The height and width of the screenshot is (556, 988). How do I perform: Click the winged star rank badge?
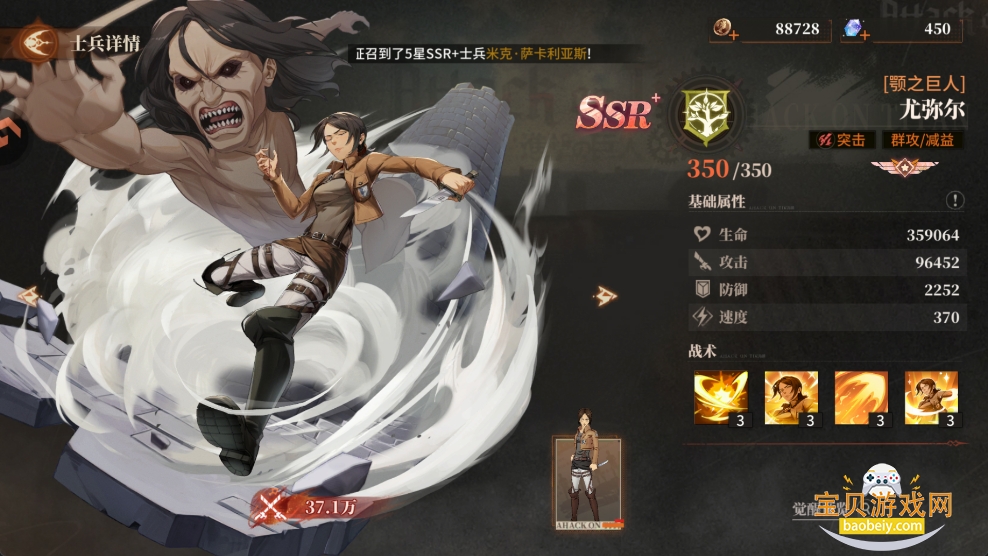(x=898, y=167)
